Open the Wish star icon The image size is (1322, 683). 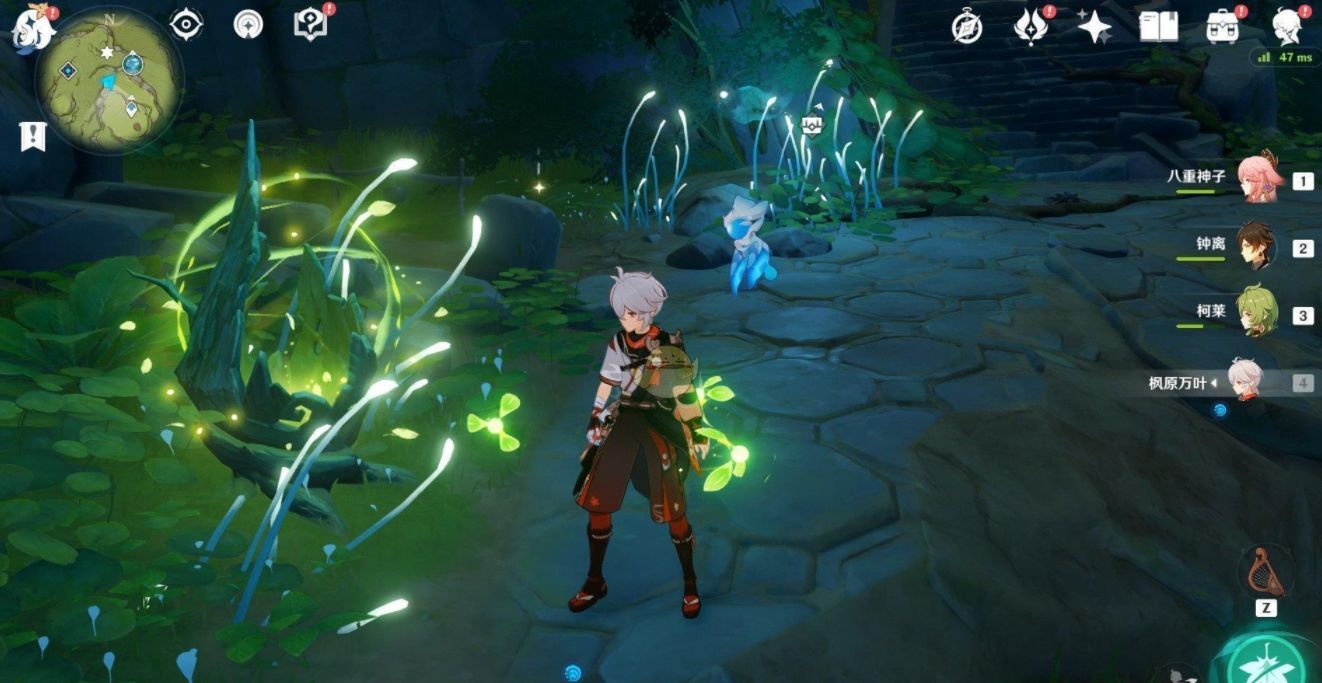click(1094, 27)
